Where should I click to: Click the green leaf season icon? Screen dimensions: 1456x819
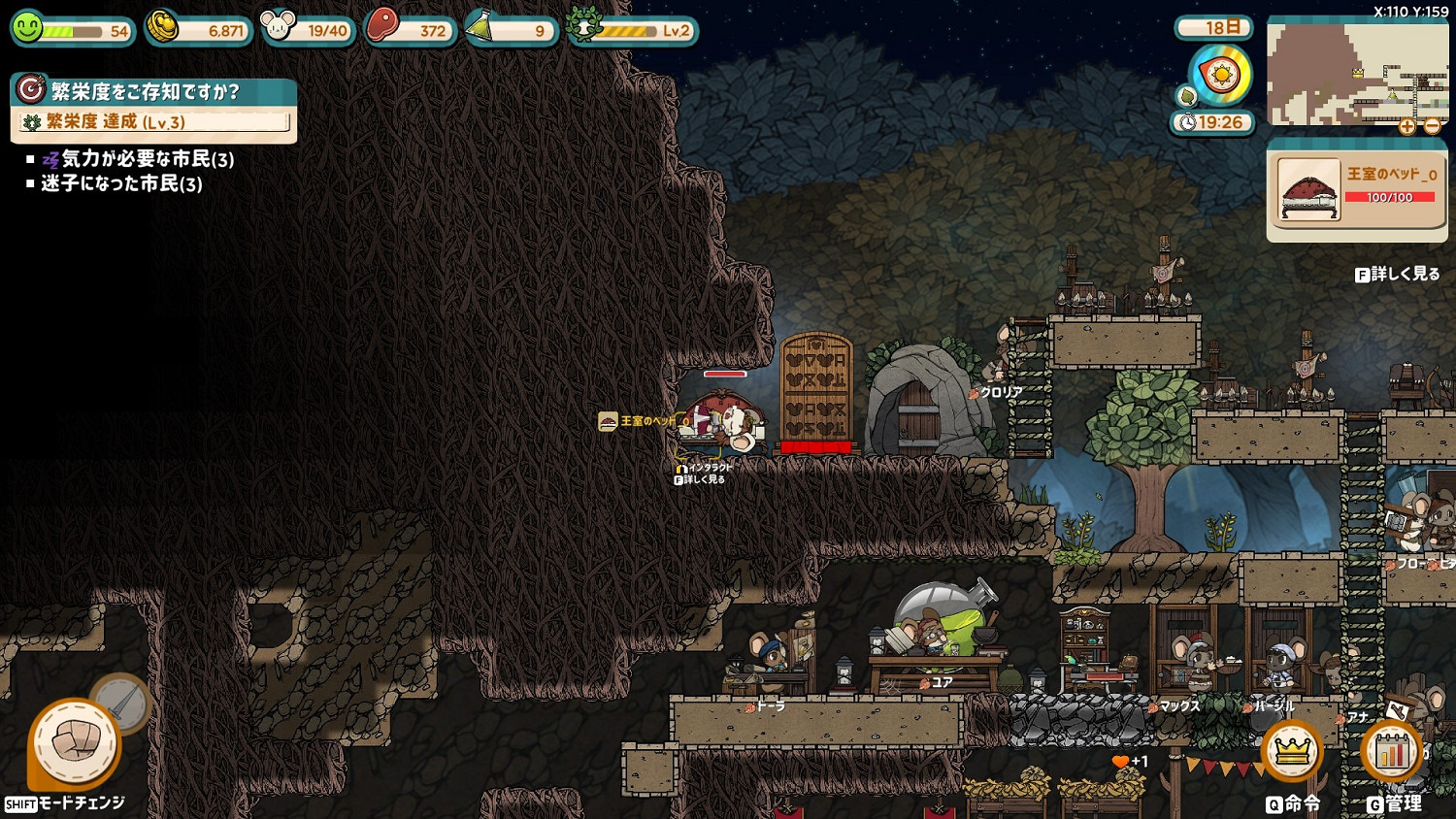tap(1185, 96)
